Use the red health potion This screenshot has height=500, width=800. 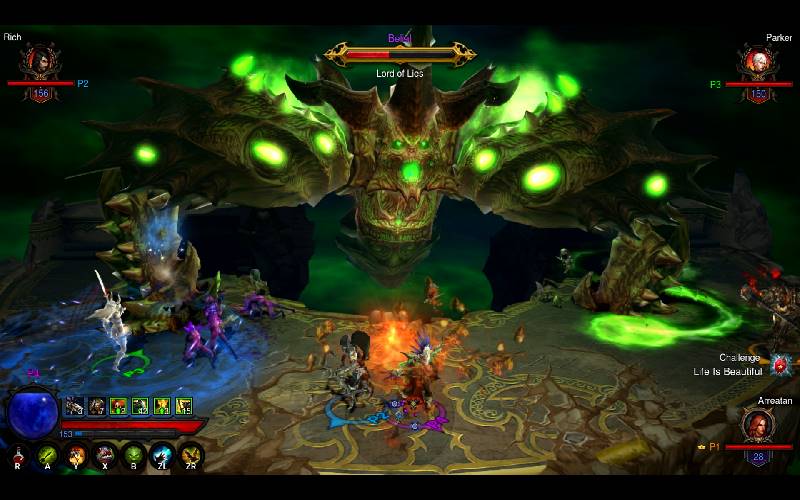coord(18,456)
